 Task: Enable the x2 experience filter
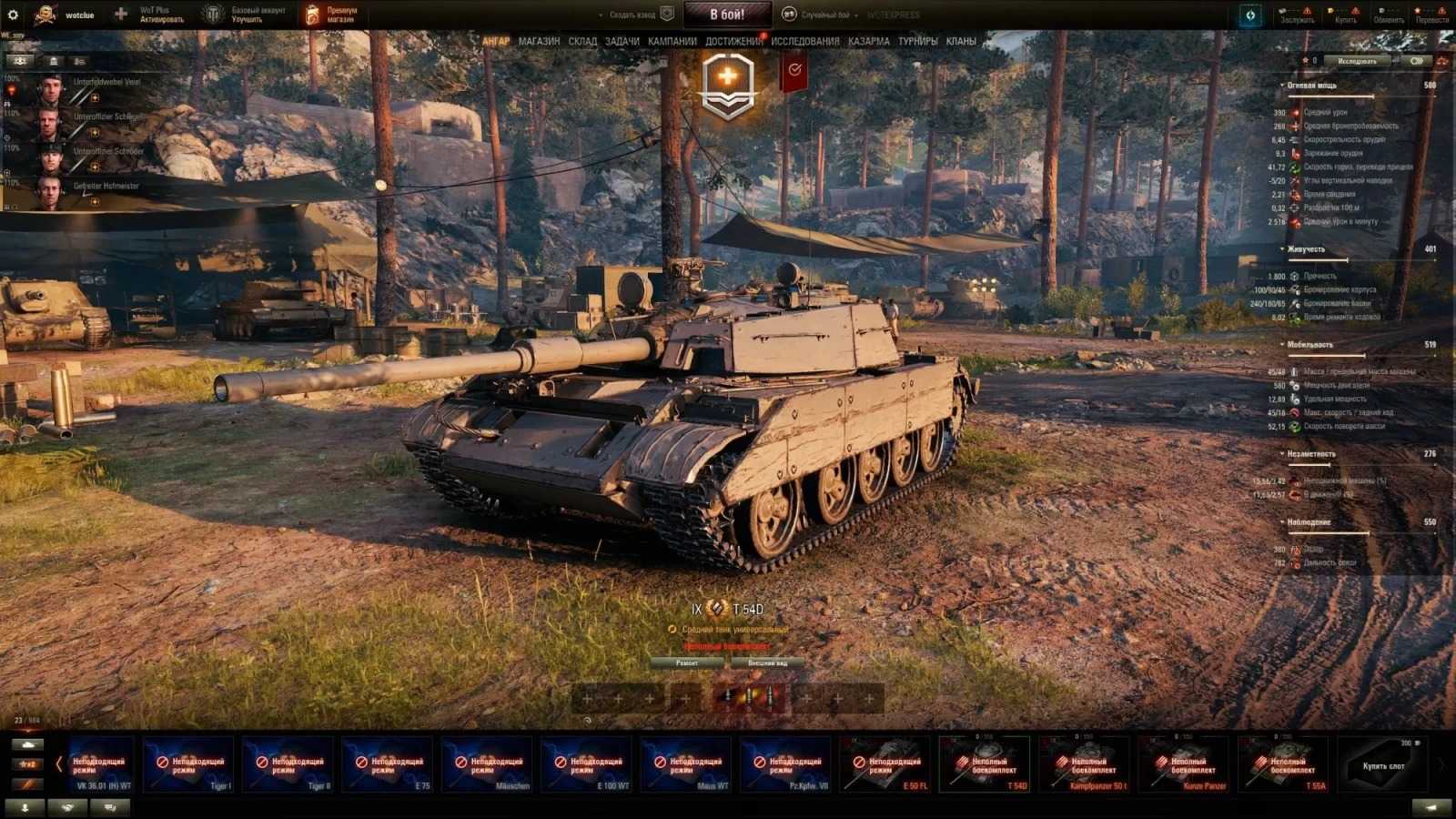(27, 765)
